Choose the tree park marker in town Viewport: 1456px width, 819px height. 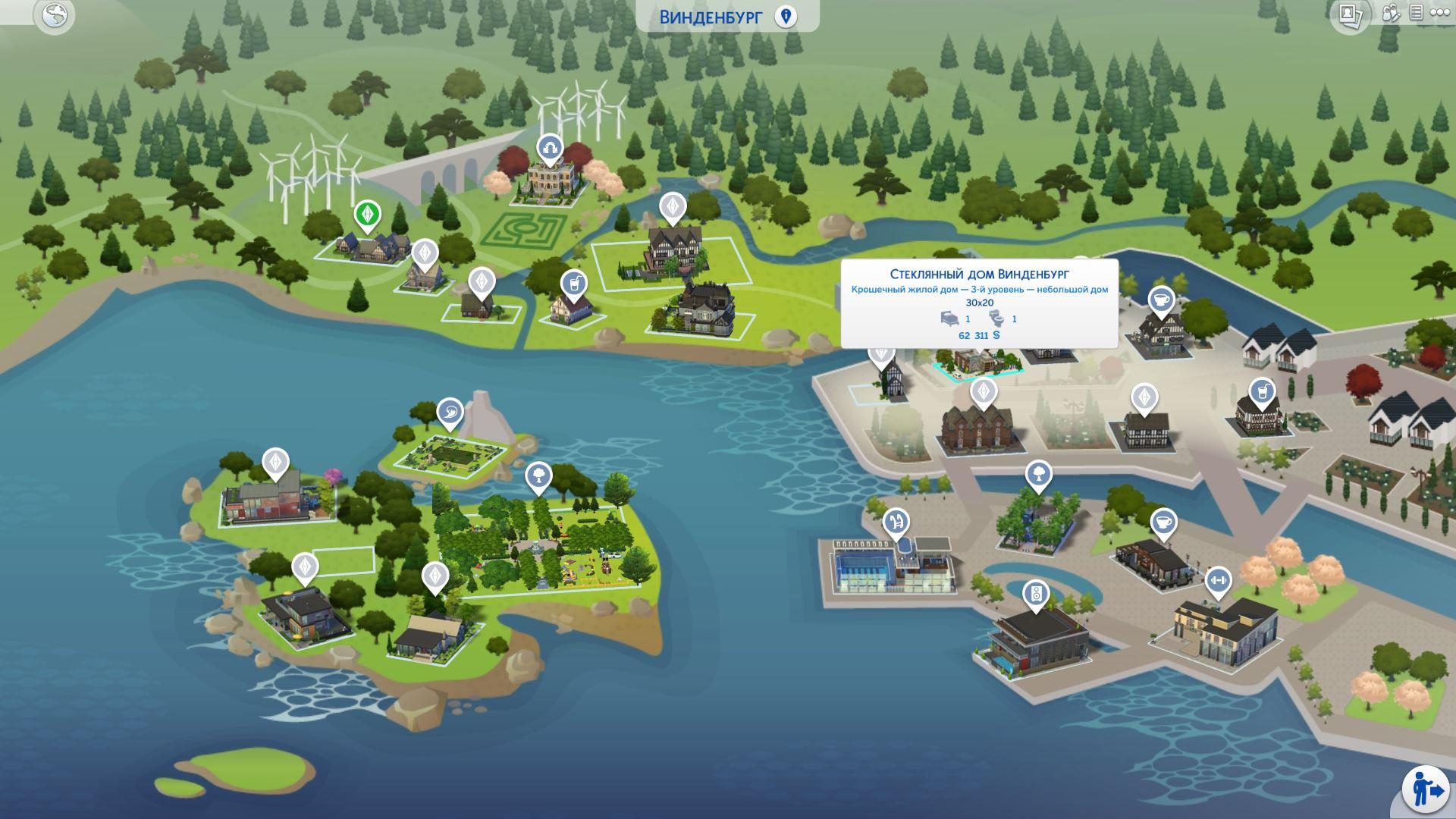click(x=1039, y=475)
